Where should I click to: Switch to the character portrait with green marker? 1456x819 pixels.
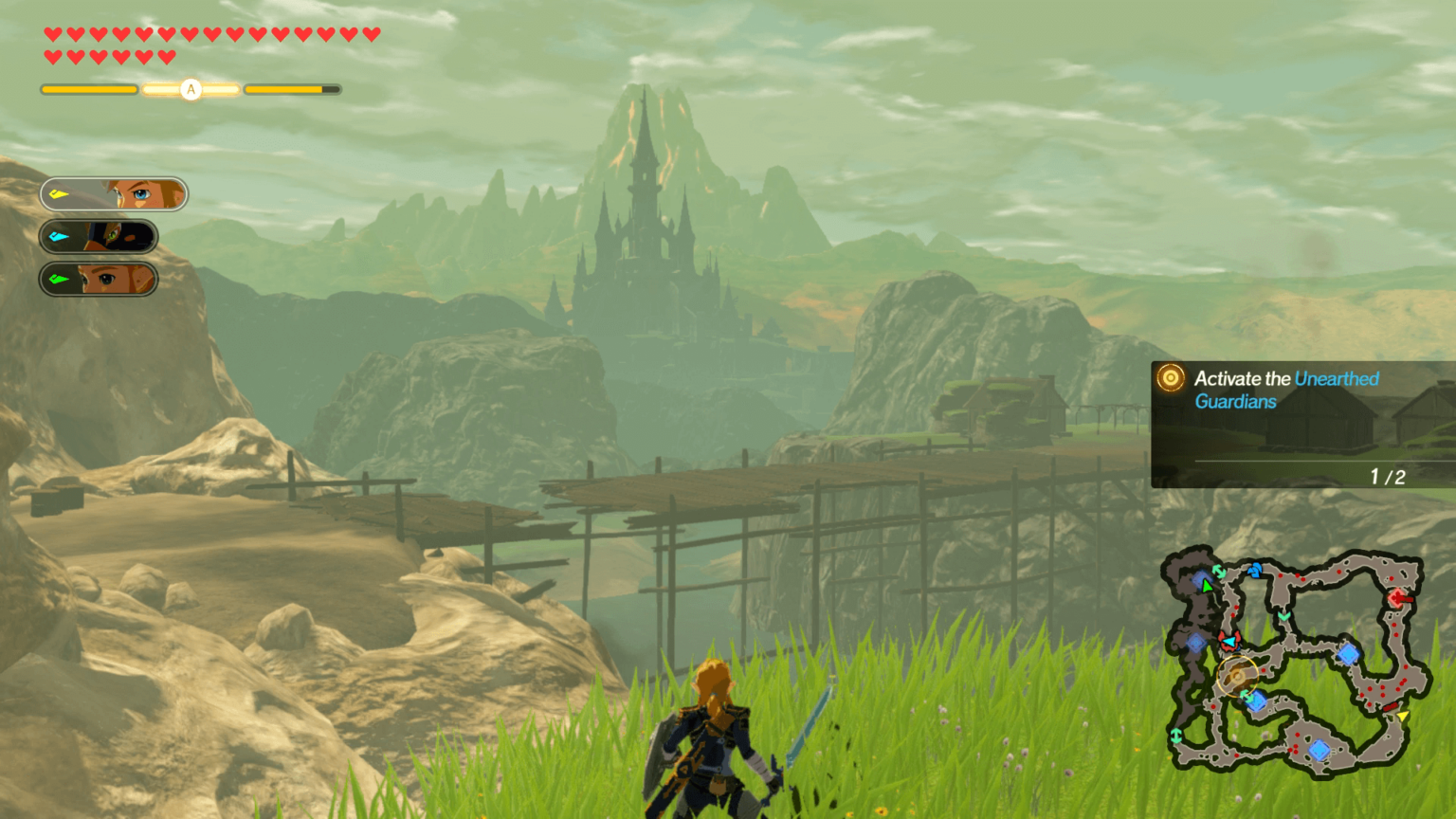point(99,280)
